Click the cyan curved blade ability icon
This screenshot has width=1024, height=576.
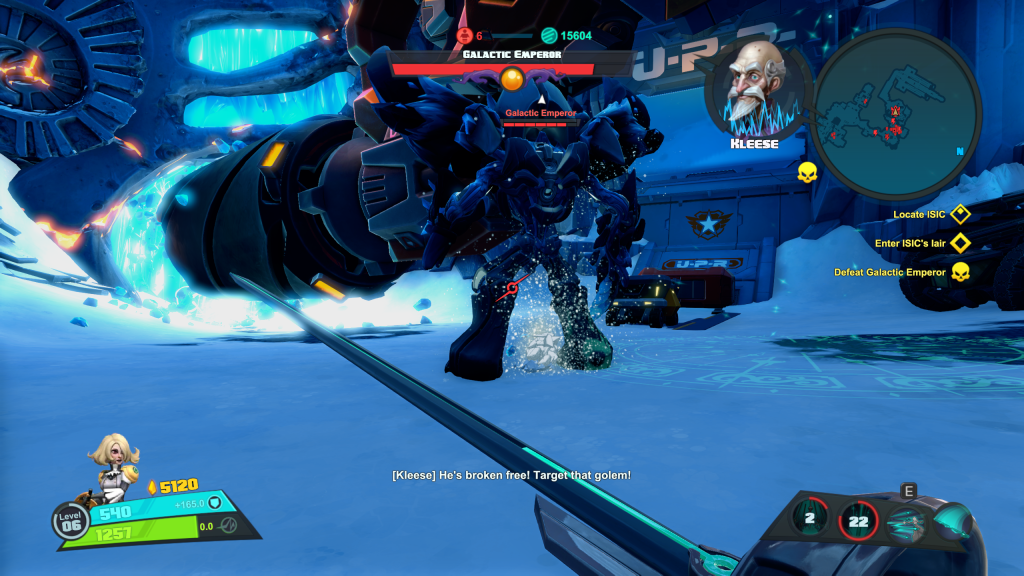(x=953, y=522)
